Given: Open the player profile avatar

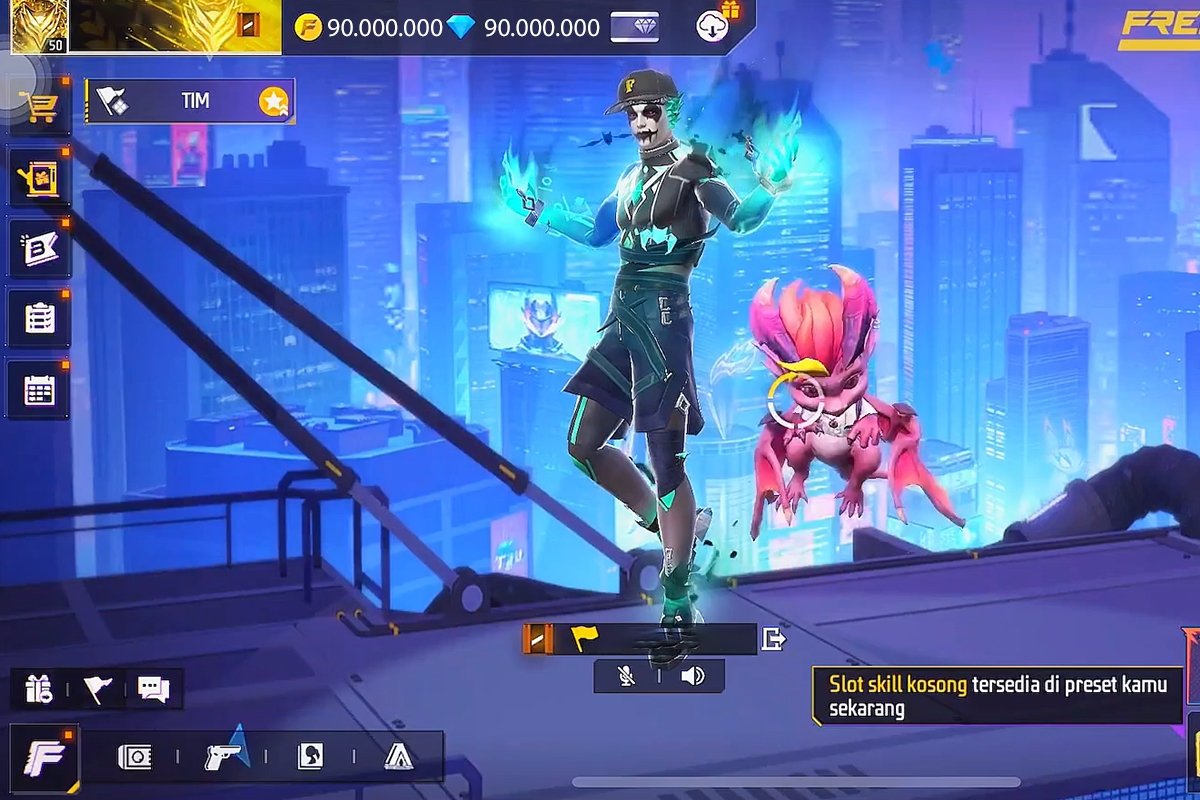Looking at the screenshot, I should pyautogui.click(x=40, y=26).
